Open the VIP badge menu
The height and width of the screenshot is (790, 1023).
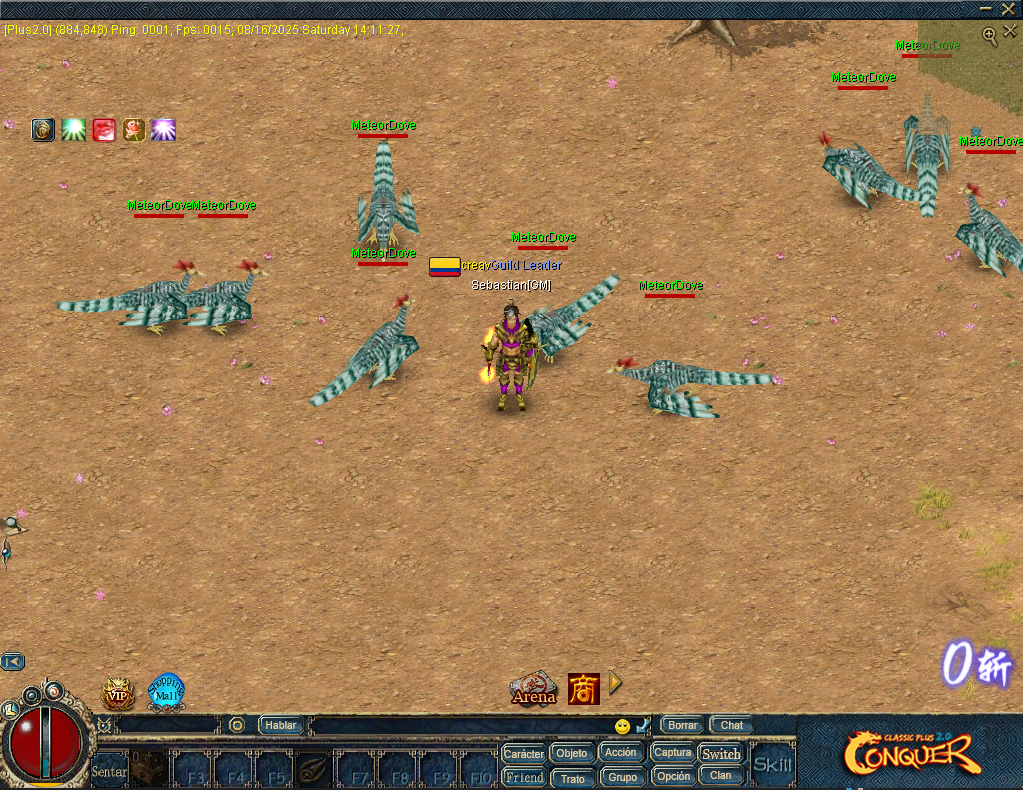[x=118, y=692]
